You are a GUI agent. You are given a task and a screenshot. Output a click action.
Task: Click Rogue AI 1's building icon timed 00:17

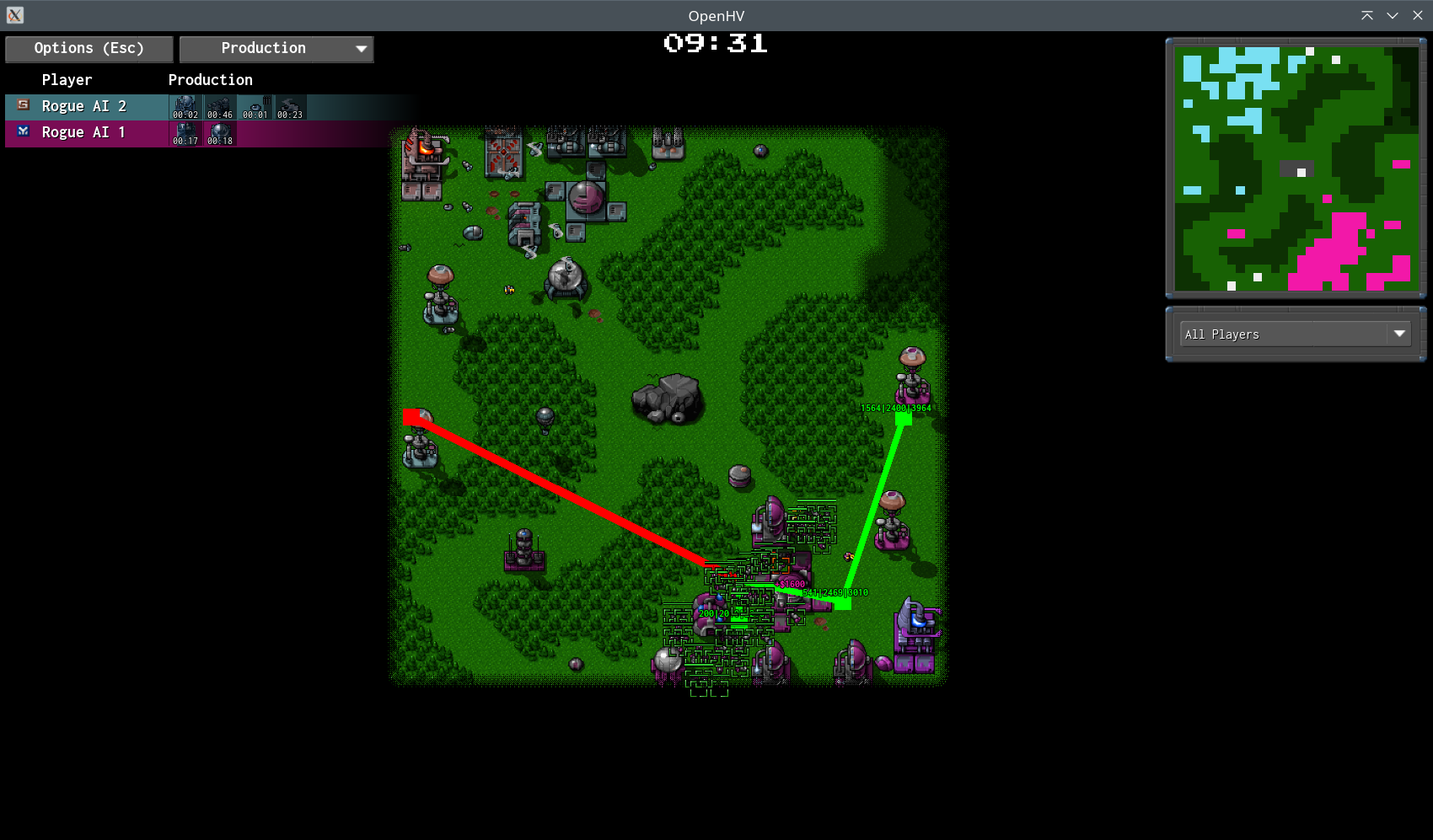[185, 133]
